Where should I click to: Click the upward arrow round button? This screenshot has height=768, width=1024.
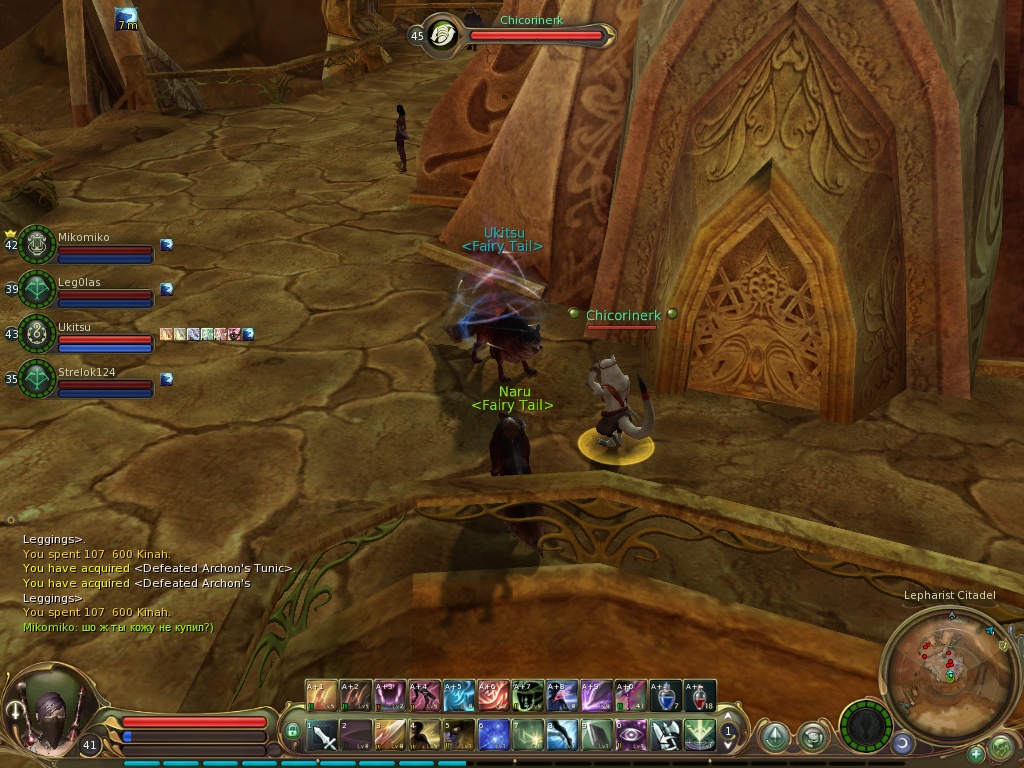pos(774,738)
